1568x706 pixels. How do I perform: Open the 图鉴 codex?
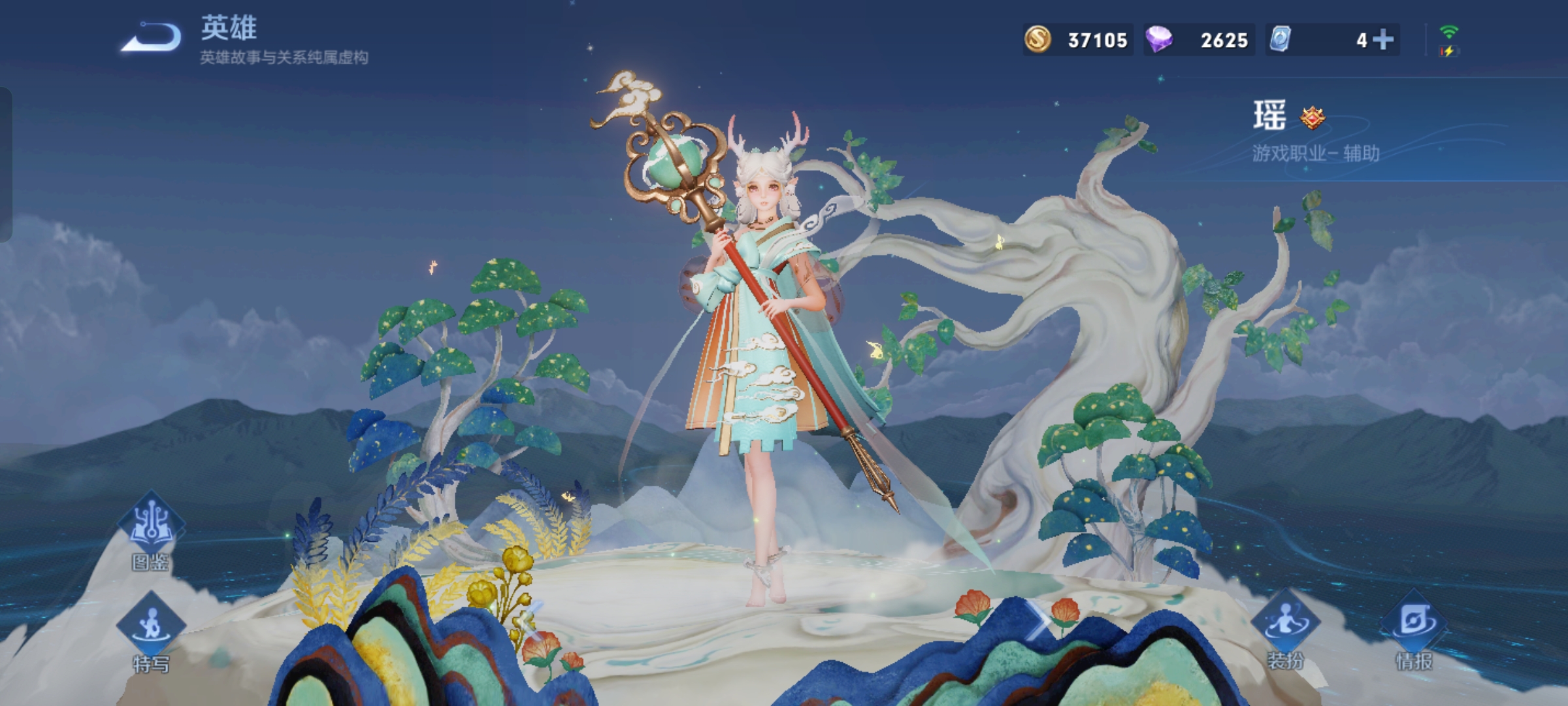click(x=151, y=533)
